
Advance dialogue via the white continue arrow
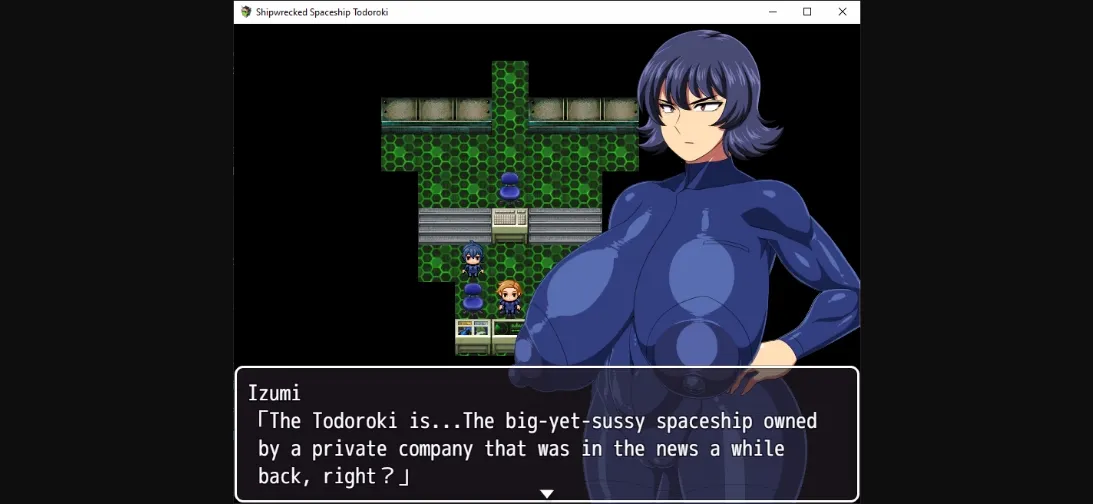click(x=546, y=493)
